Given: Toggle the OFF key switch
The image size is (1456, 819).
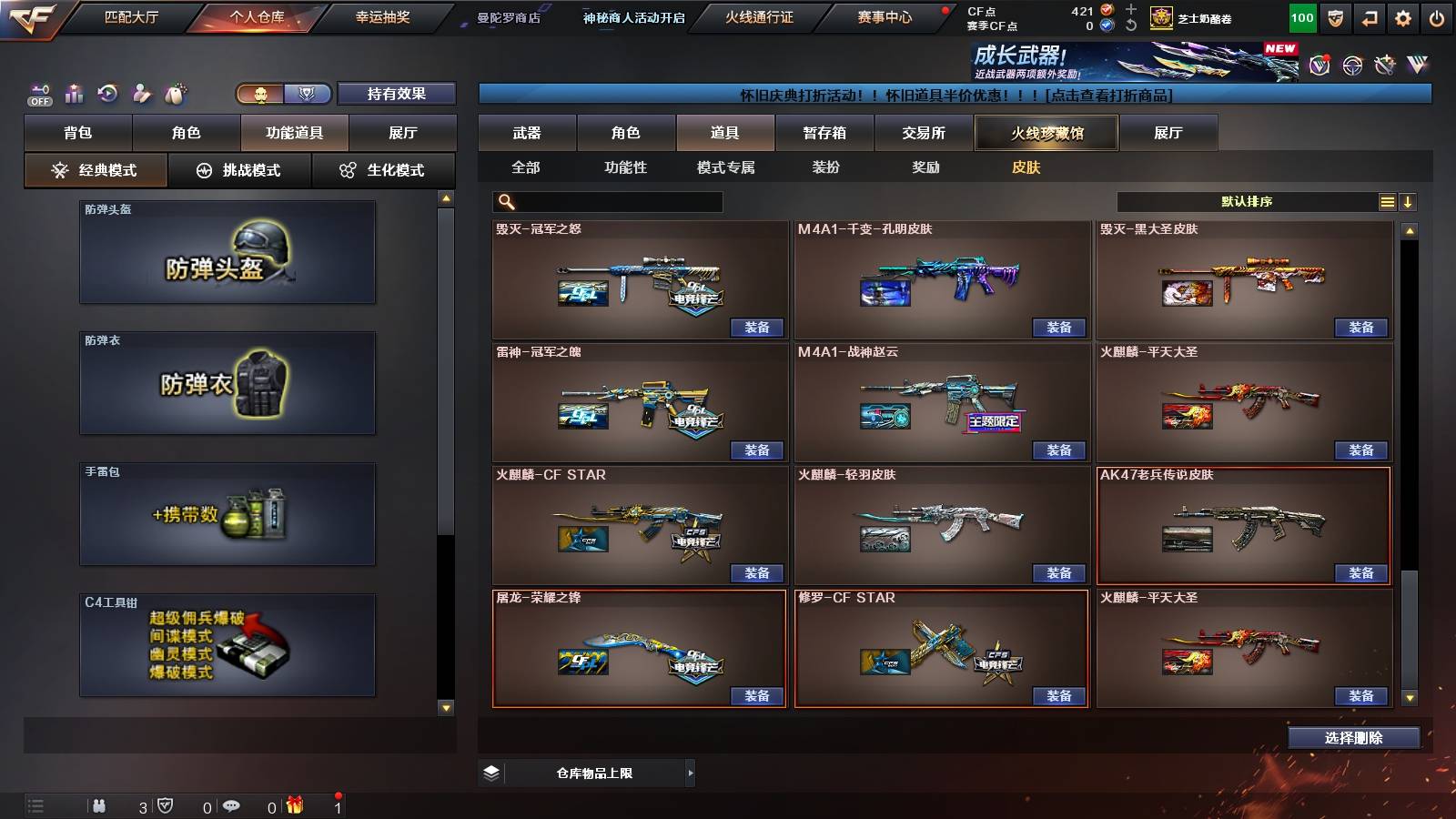Looking at the screenshot, I should pos(40,95).
